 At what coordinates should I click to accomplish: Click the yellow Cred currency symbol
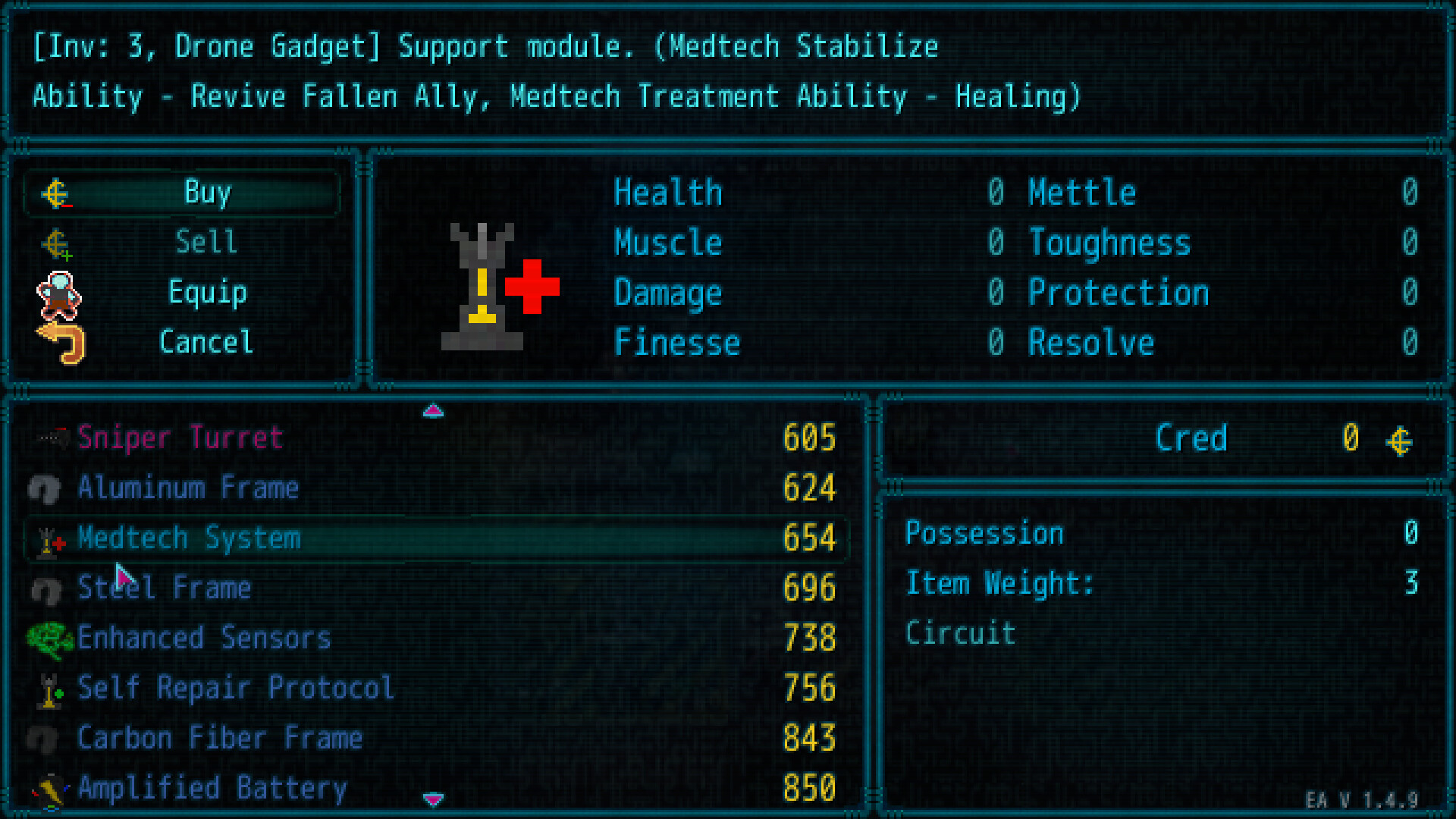pos(1399,438)
